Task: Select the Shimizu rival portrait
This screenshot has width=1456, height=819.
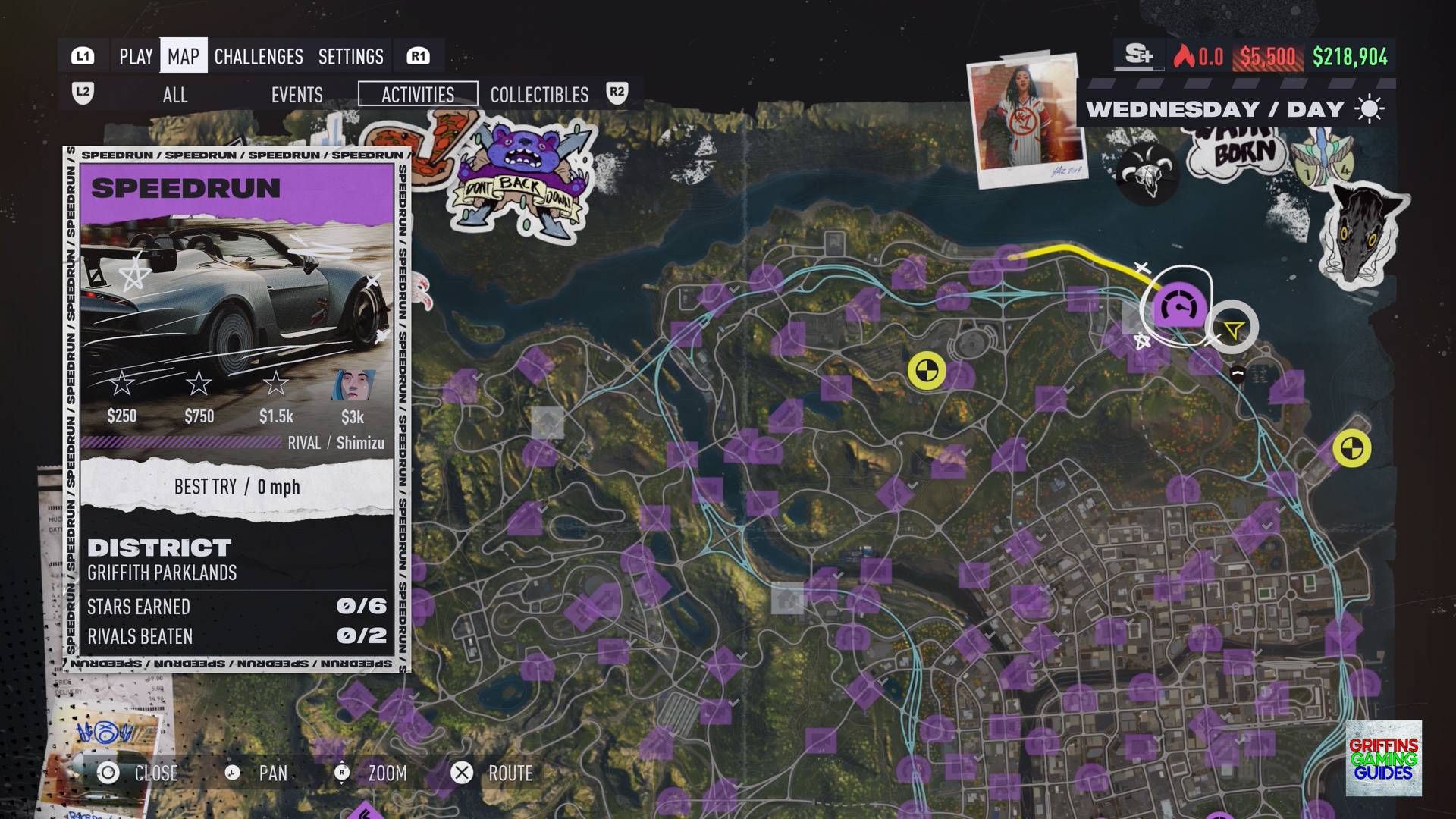Action: [x=353, y=386]
